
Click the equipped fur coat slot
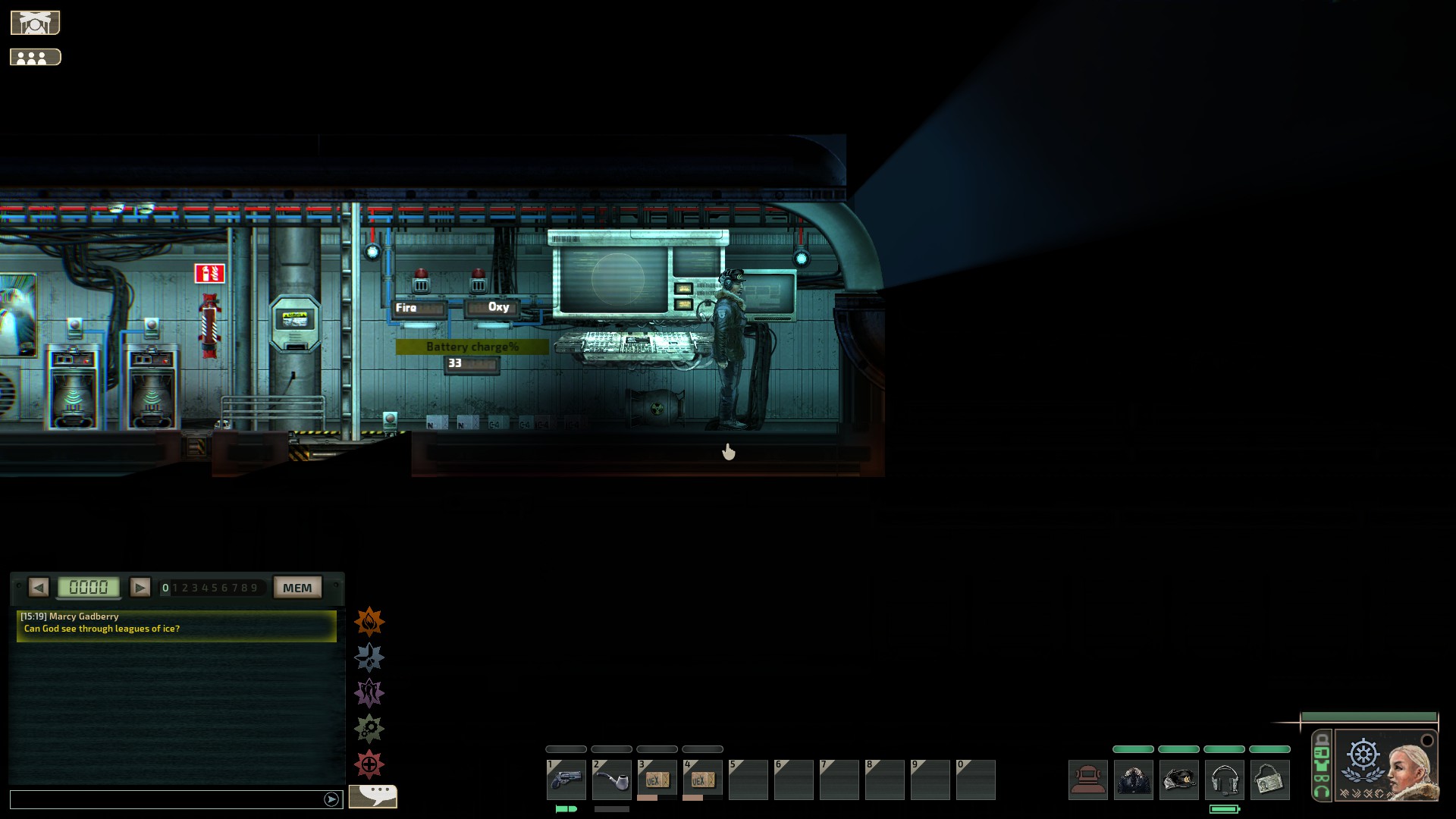click(x=1134, y=780)
